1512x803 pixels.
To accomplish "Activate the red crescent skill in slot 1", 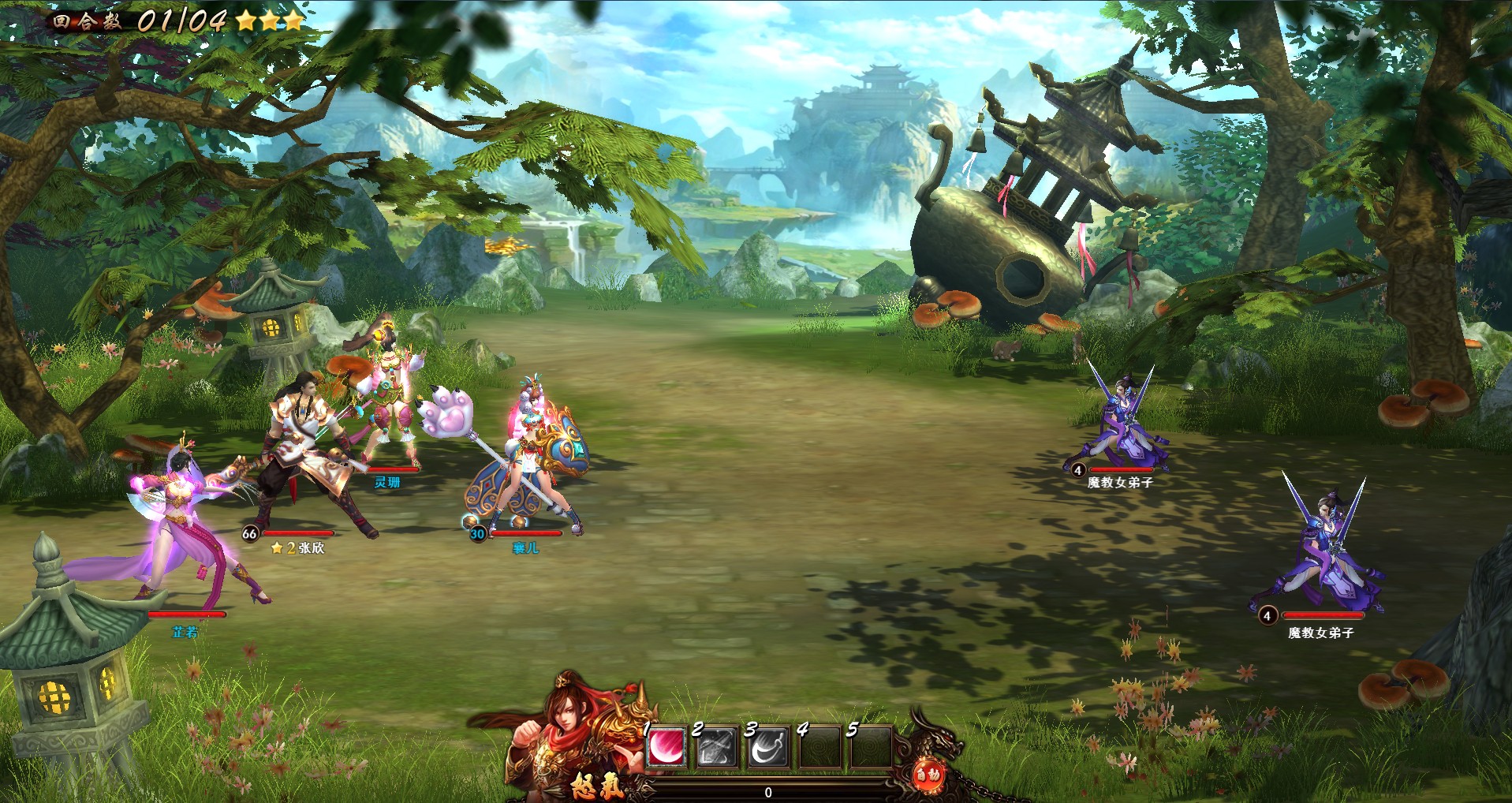I will pos(666,747).
